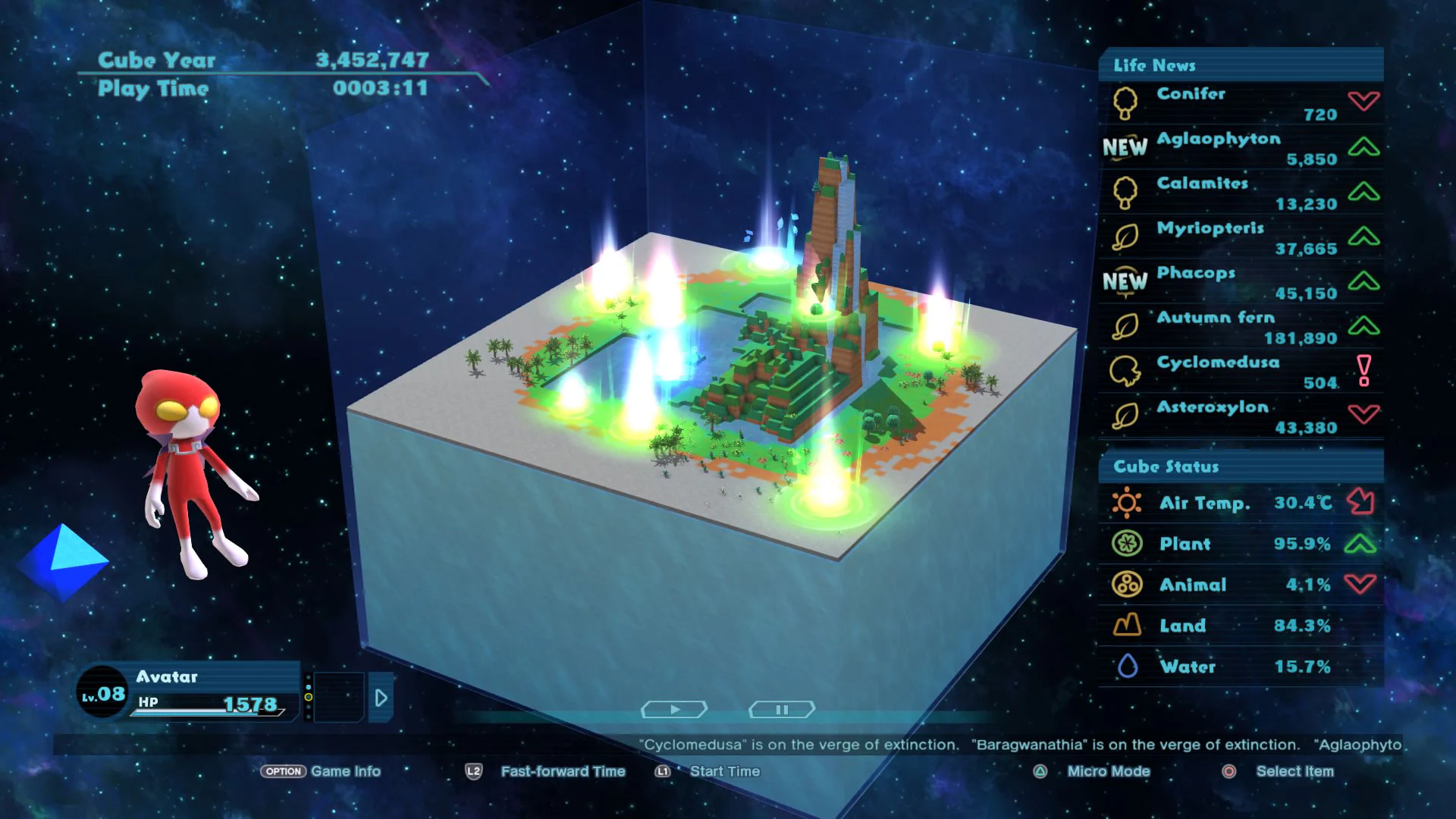This screenshot has height=819, width=1456.
Task: Click the green up chevron next to Calamites
Action: [x=1364, y=192]
